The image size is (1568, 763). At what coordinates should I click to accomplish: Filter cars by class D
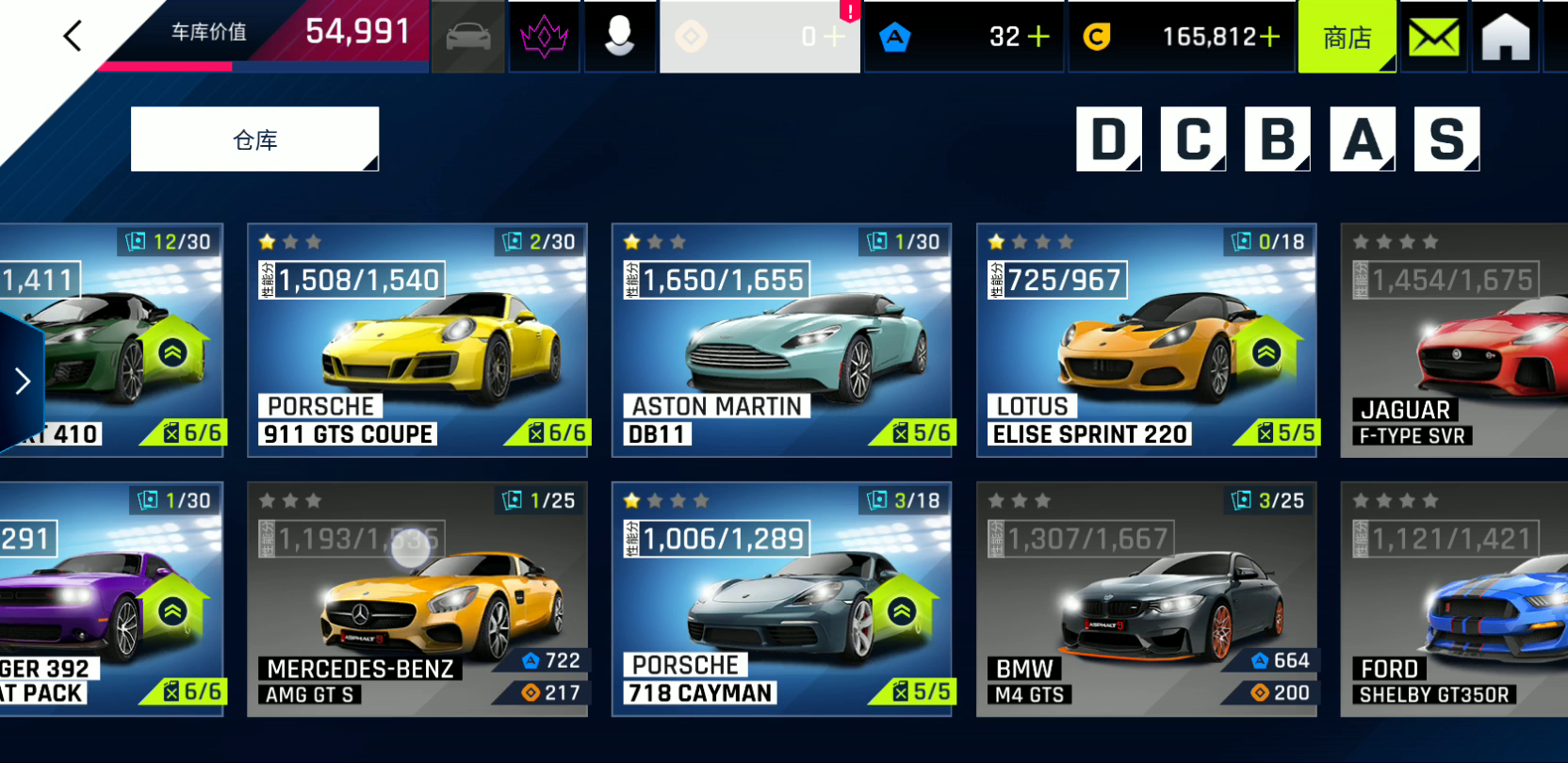coord(1108,139)
